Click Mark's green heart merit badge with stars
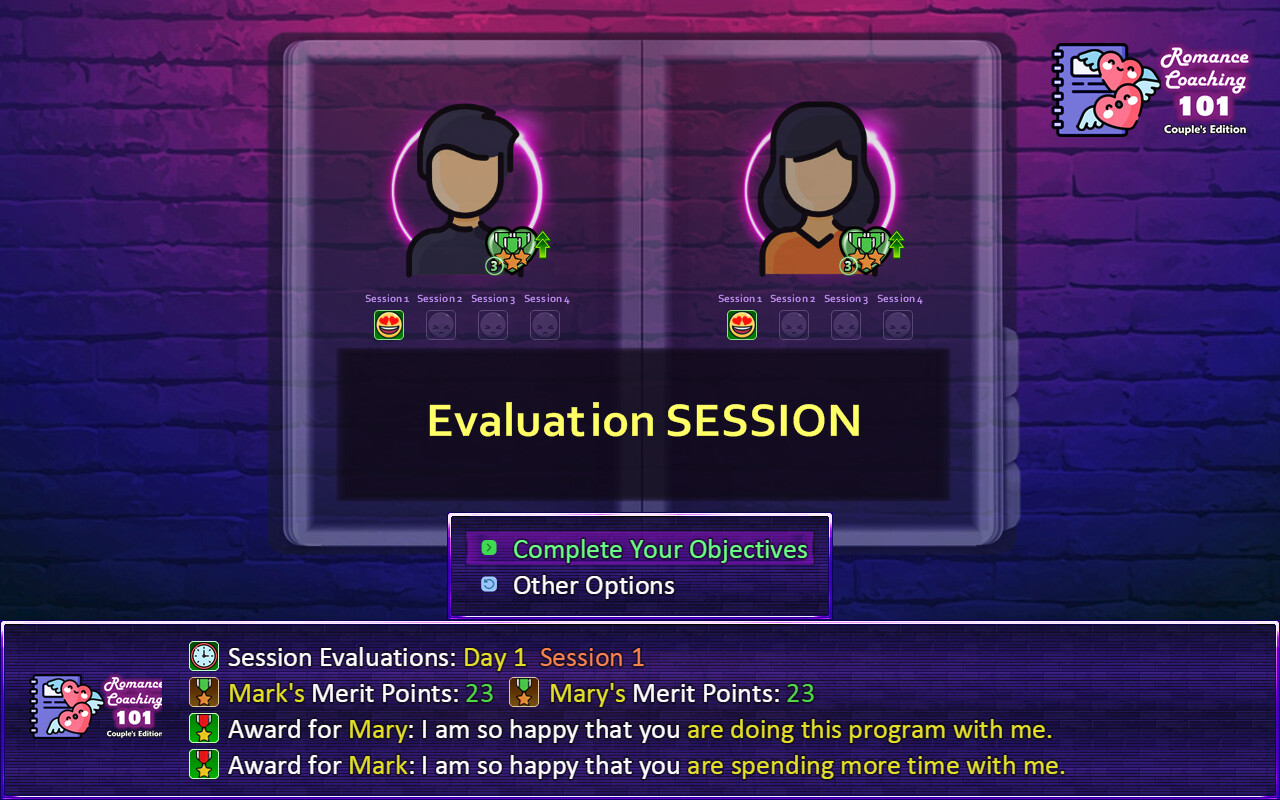This screenshot has width=1280, height=800. coord(510,249)
